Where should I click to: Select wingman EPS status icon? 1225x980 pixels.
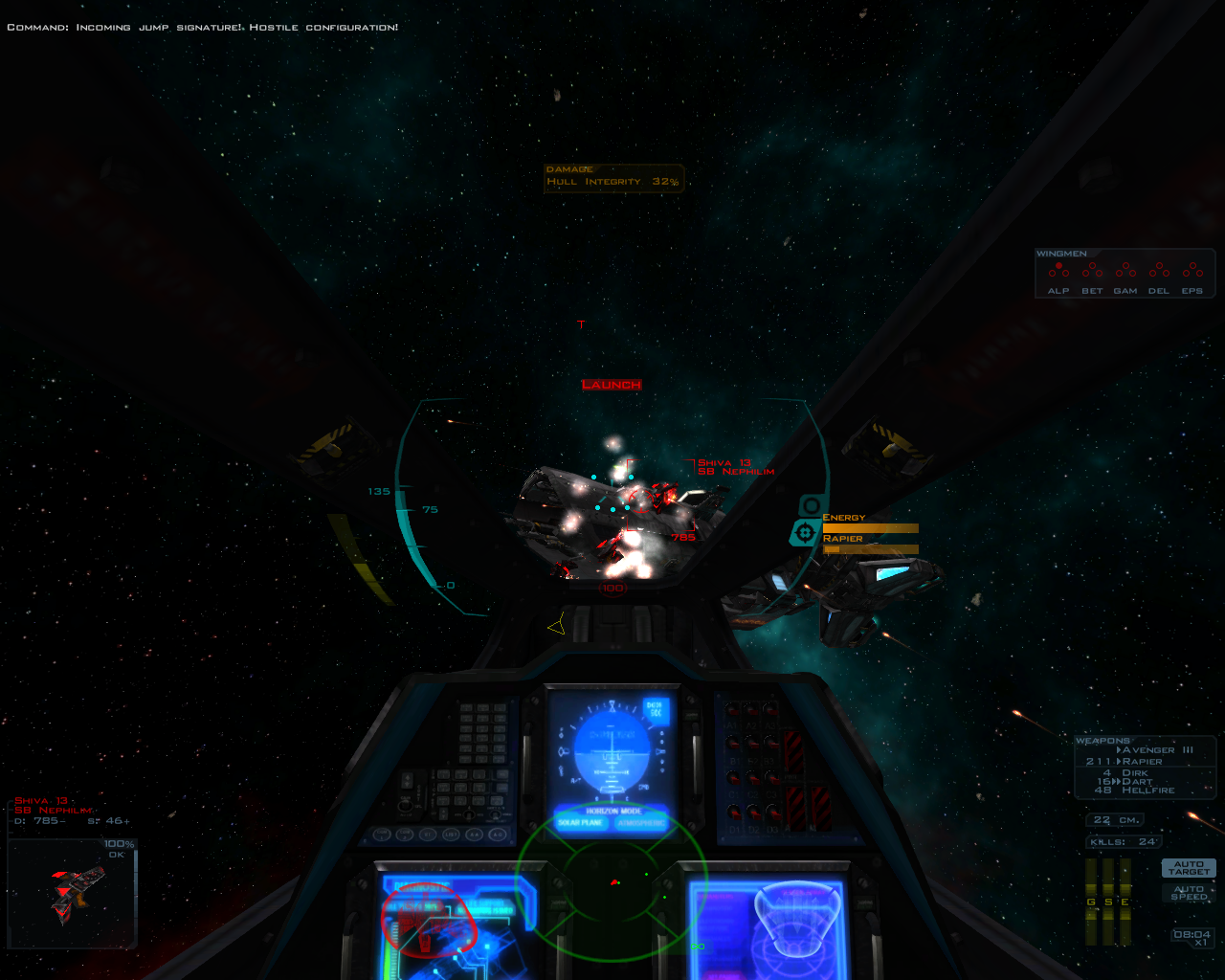pos(1192,271)
